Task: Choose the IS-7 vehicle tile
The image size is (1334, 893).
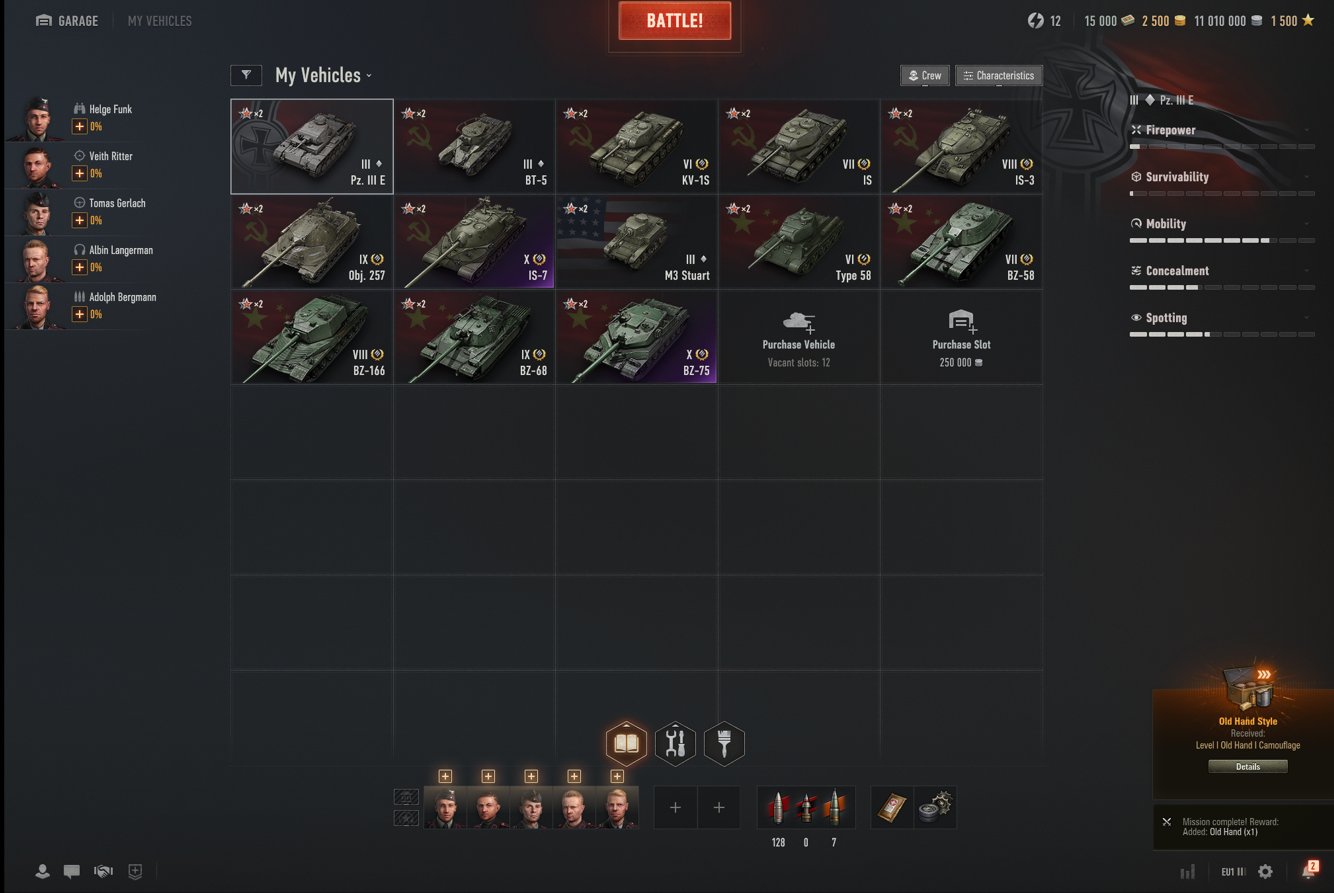Action: [474, 242]
